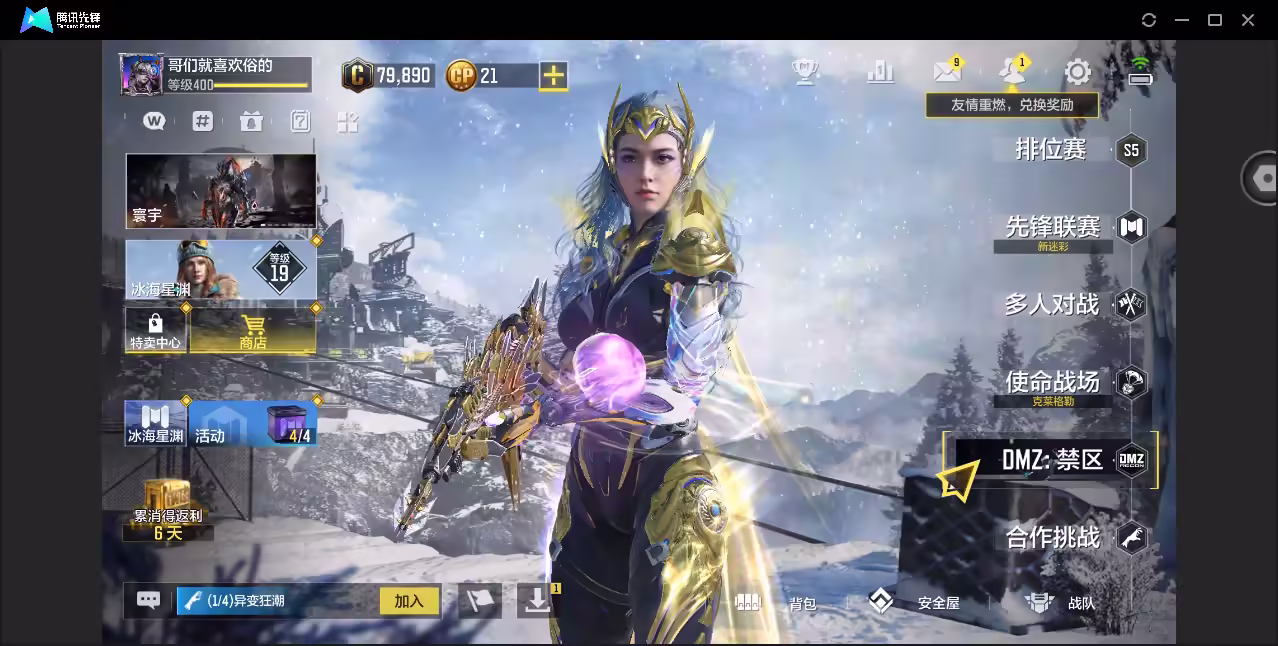Open the 排位赛 ranked match mode
The height and width of the screenshot is (646, 1278).
click(1052, 150)
